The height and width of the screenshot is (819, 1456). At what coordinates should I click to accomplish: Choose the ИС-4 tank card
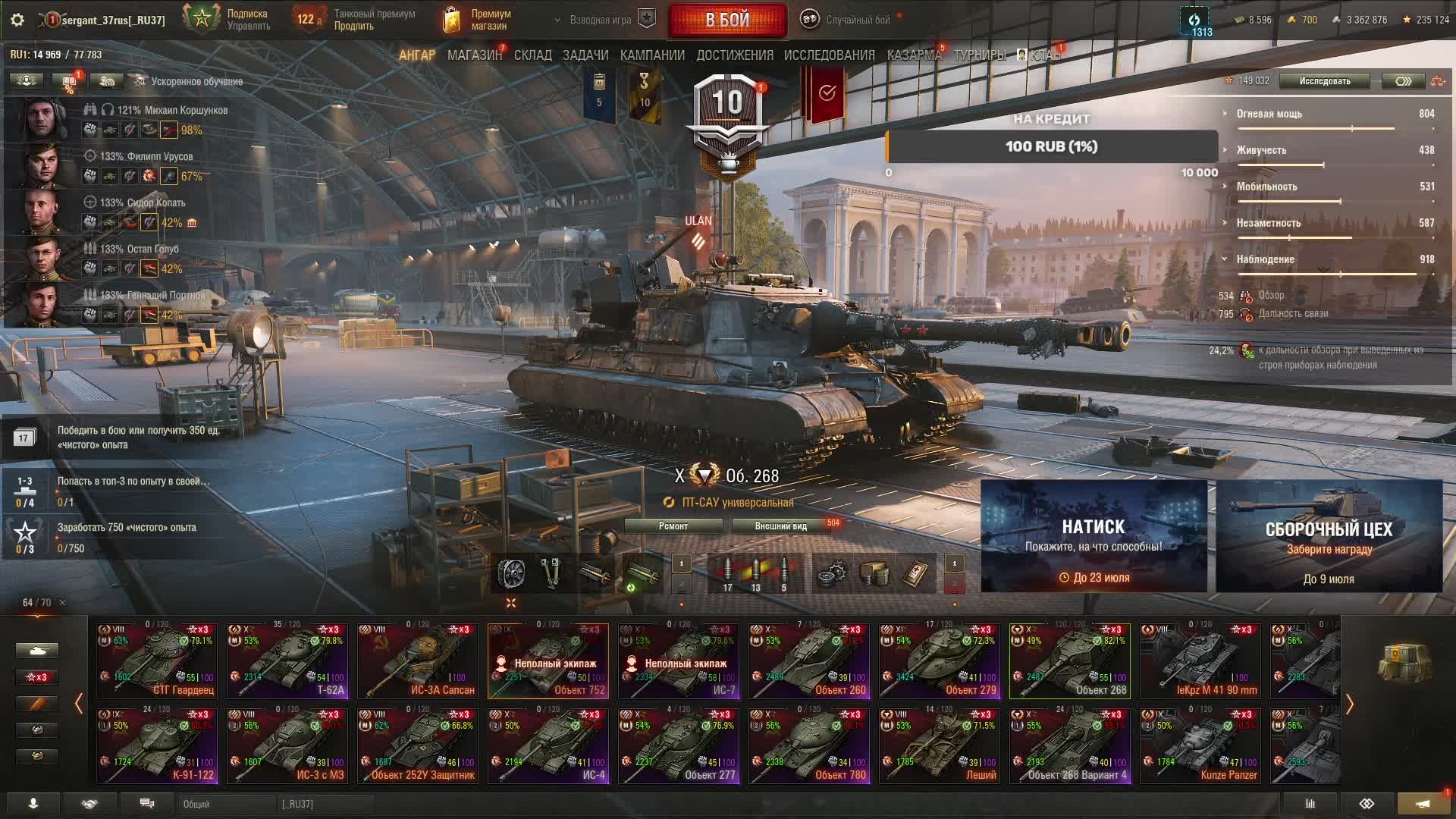[x=548, y=745]
